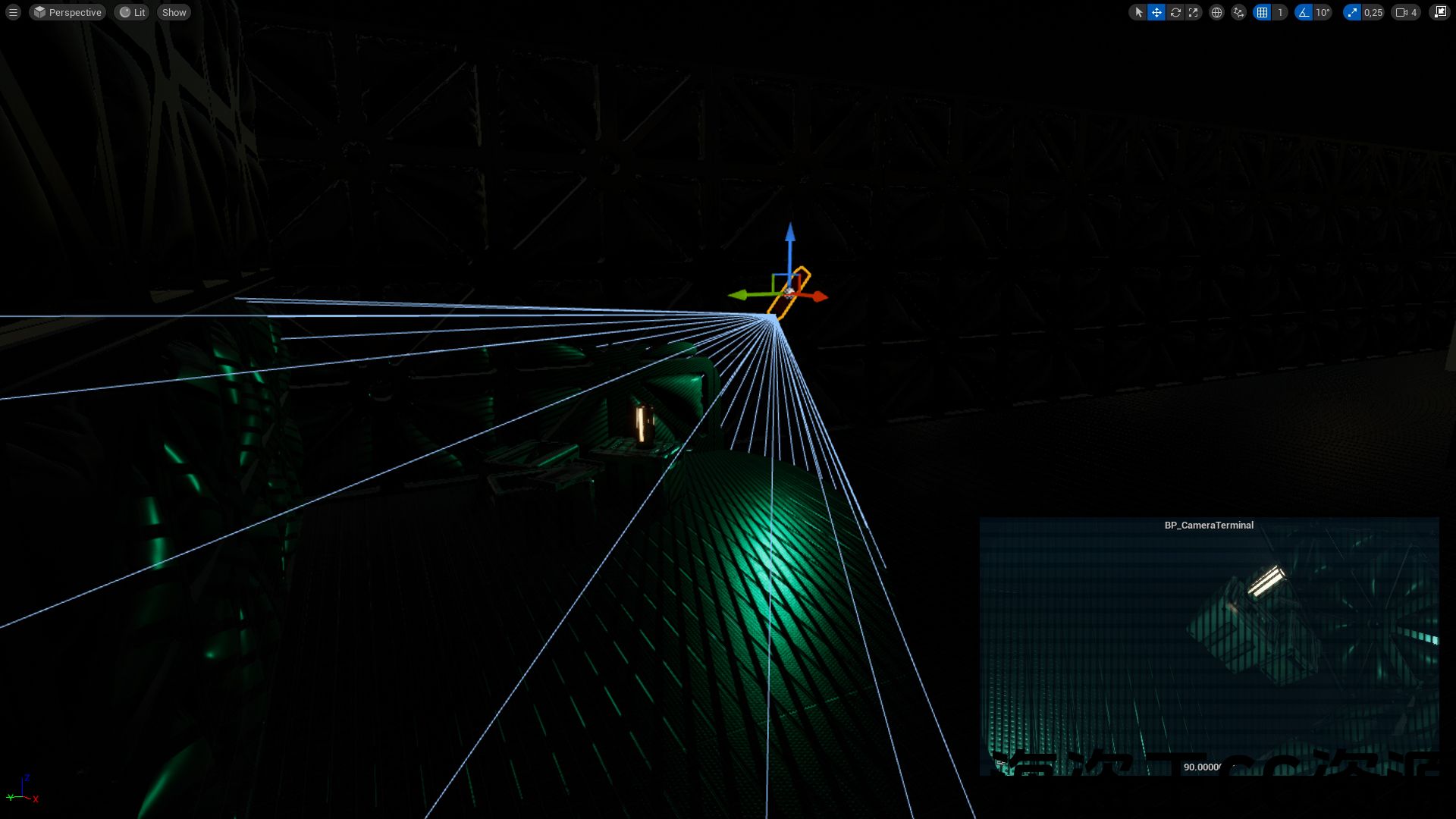Open the grid snap size value
The image size is (1456, 819).
1280,12
